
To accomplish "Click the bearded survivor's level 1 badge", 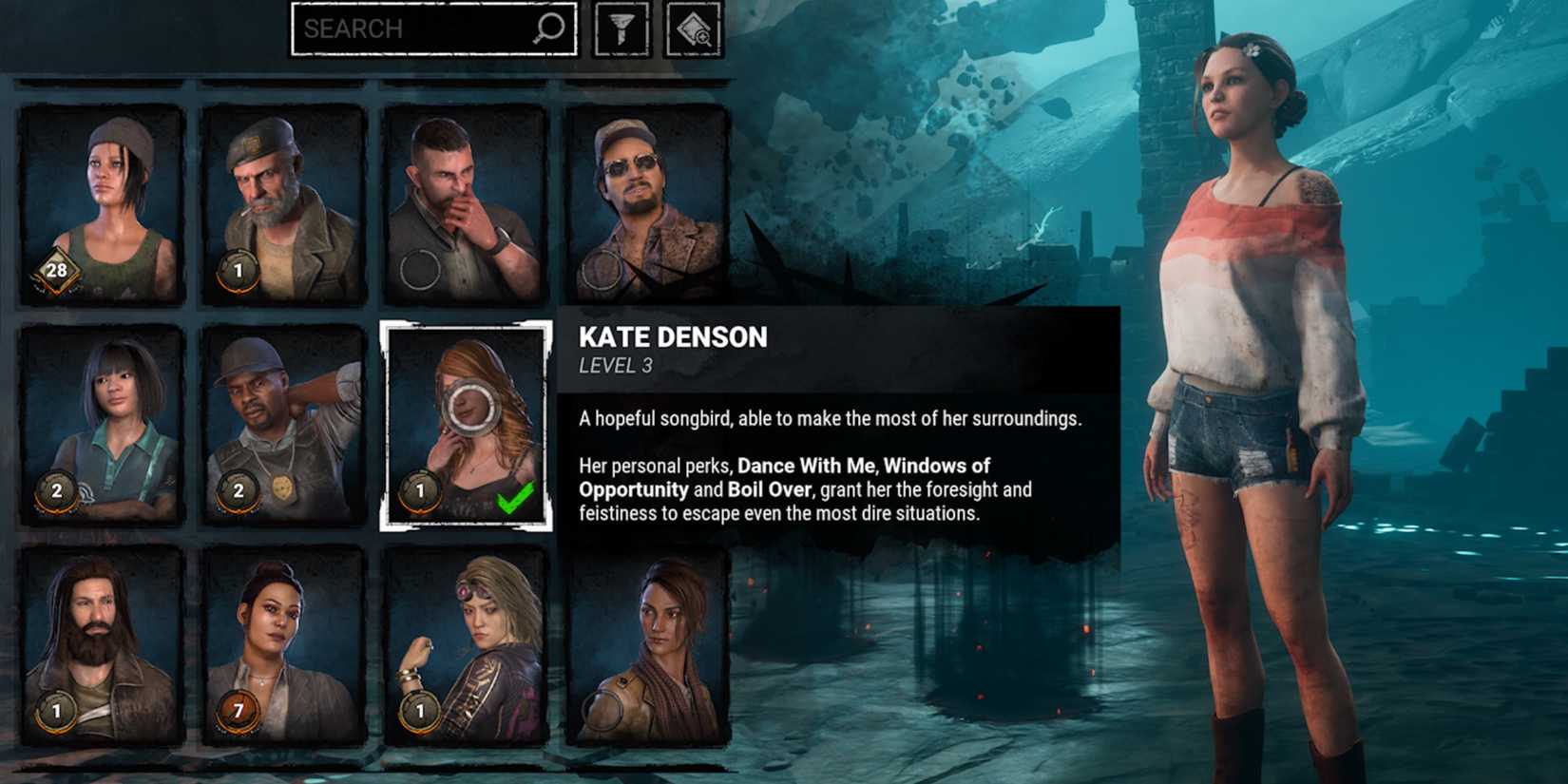I will pos(59,710).
